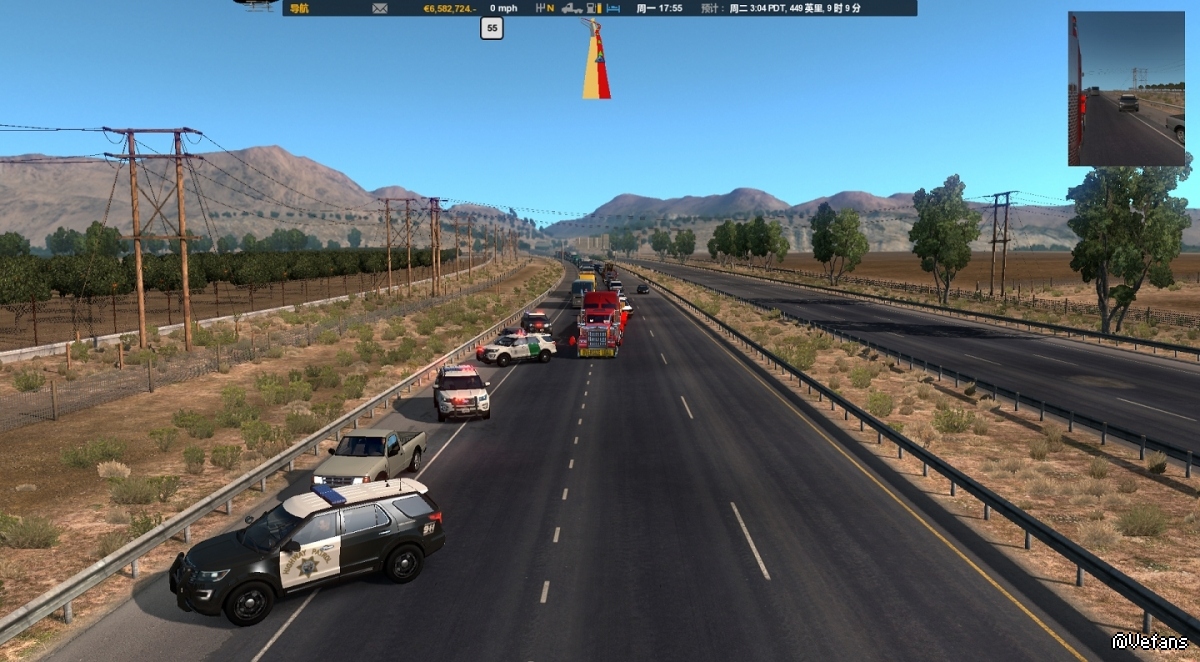This screenshot has width=1200, height=662.
Task: Select the truck damage status icon
Action: (x=572, y=8)
